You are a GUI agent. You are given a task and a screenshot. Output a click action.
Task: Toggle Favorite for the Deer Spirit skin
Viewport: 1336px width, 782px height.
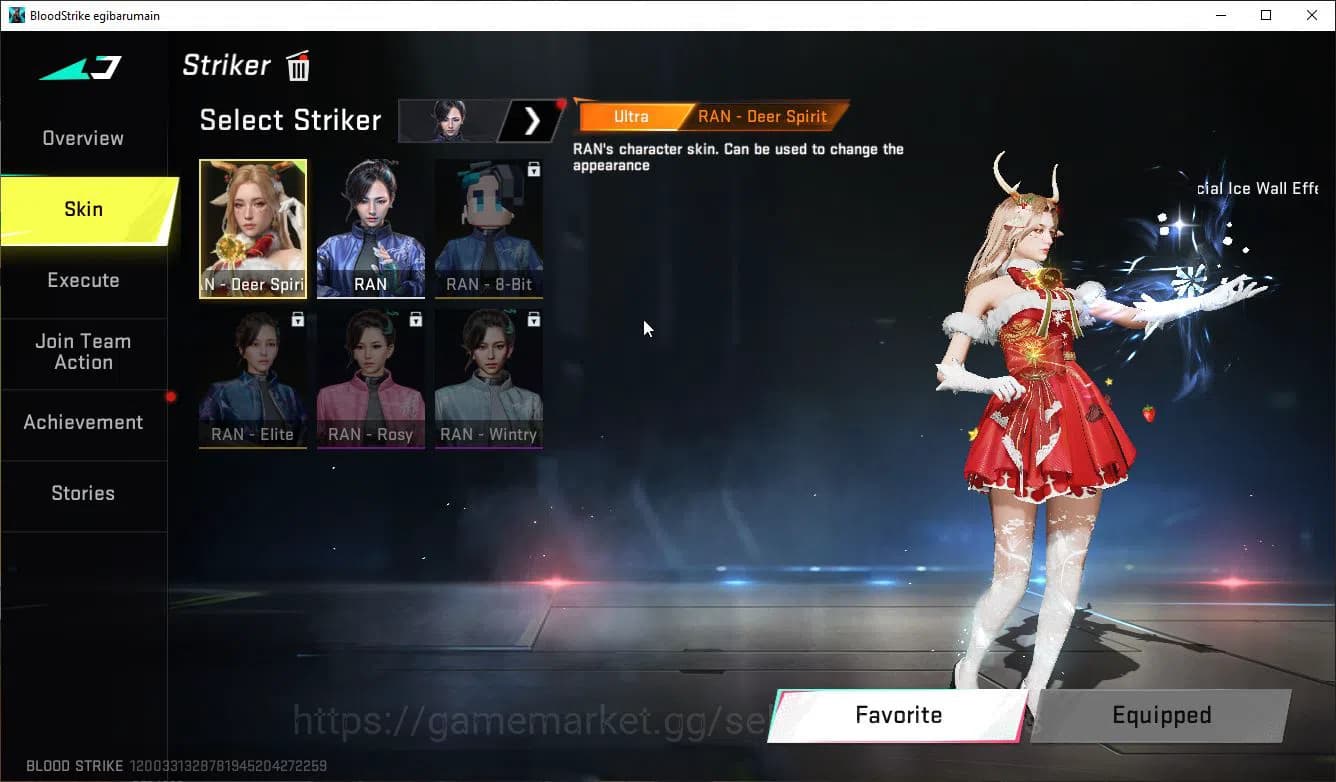[x=897, y=715]
